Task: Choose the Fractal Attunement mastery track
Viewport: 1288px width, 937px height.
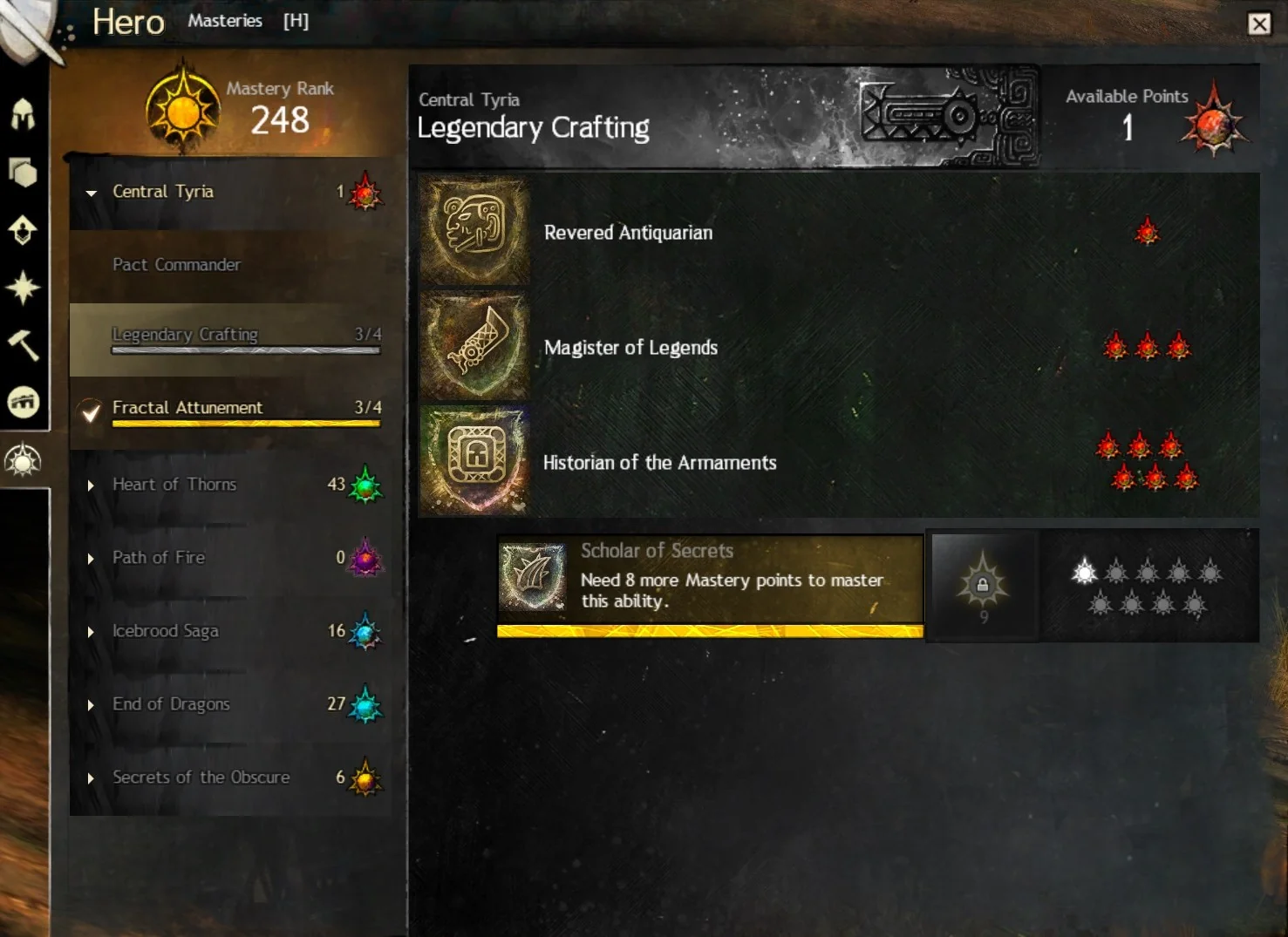Action: pos(187,408)
